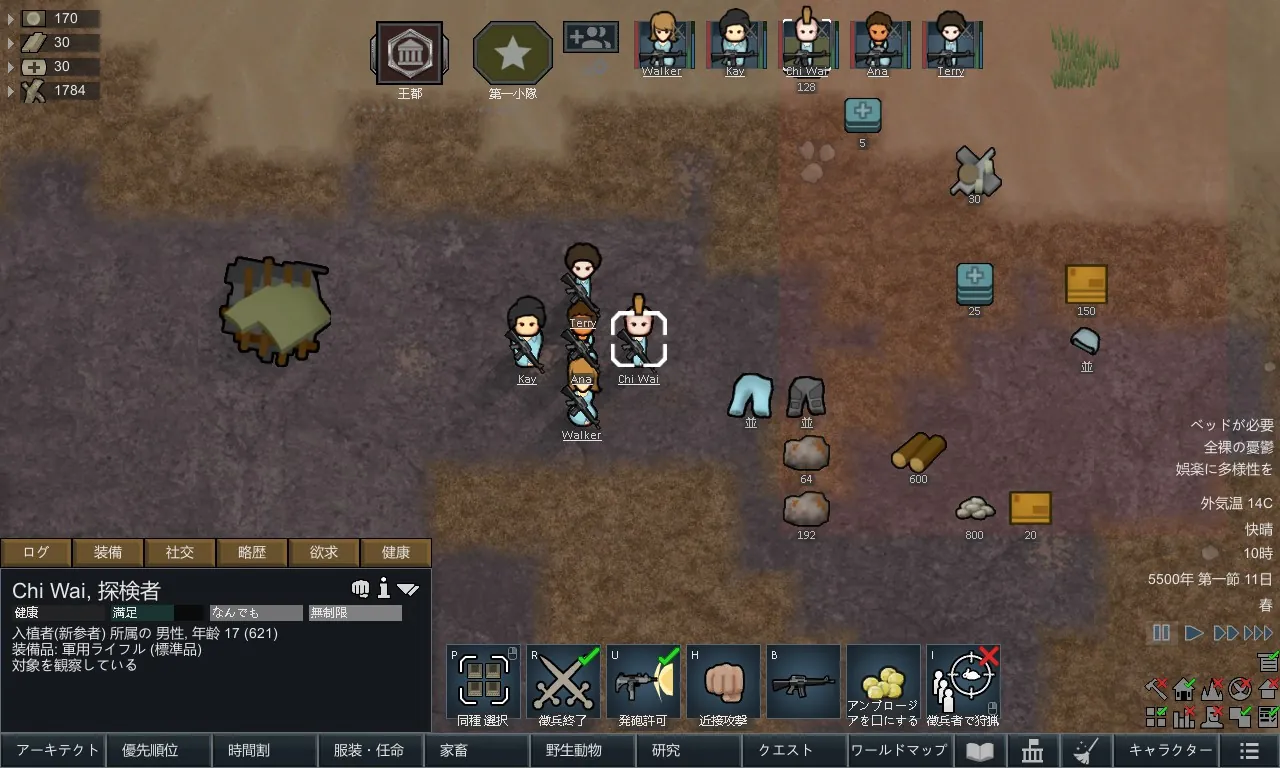Viewport: 1280px width, 768px height.
Task: Select the 第一小隊 squad star icon
Action: tap(512, 53)
